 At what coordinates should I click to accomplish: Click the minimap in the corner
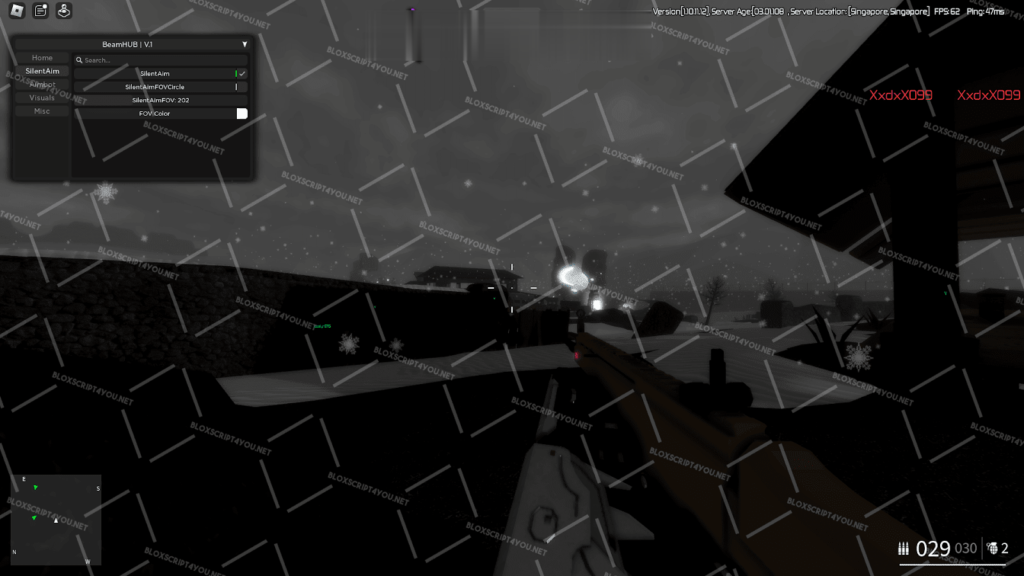tap(56, 519)
